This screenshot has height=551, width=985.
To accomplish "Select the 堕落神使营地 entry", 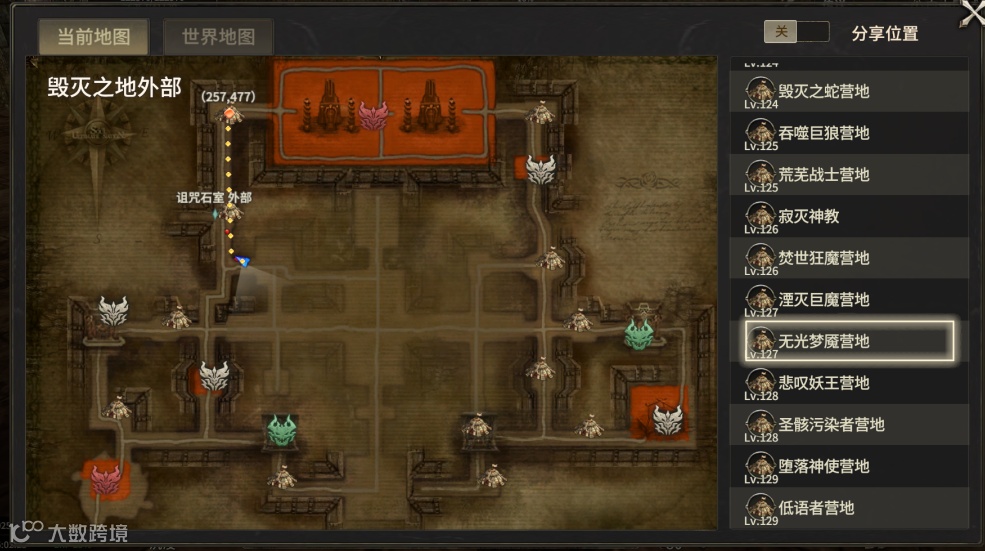I will tap(850, 466).
